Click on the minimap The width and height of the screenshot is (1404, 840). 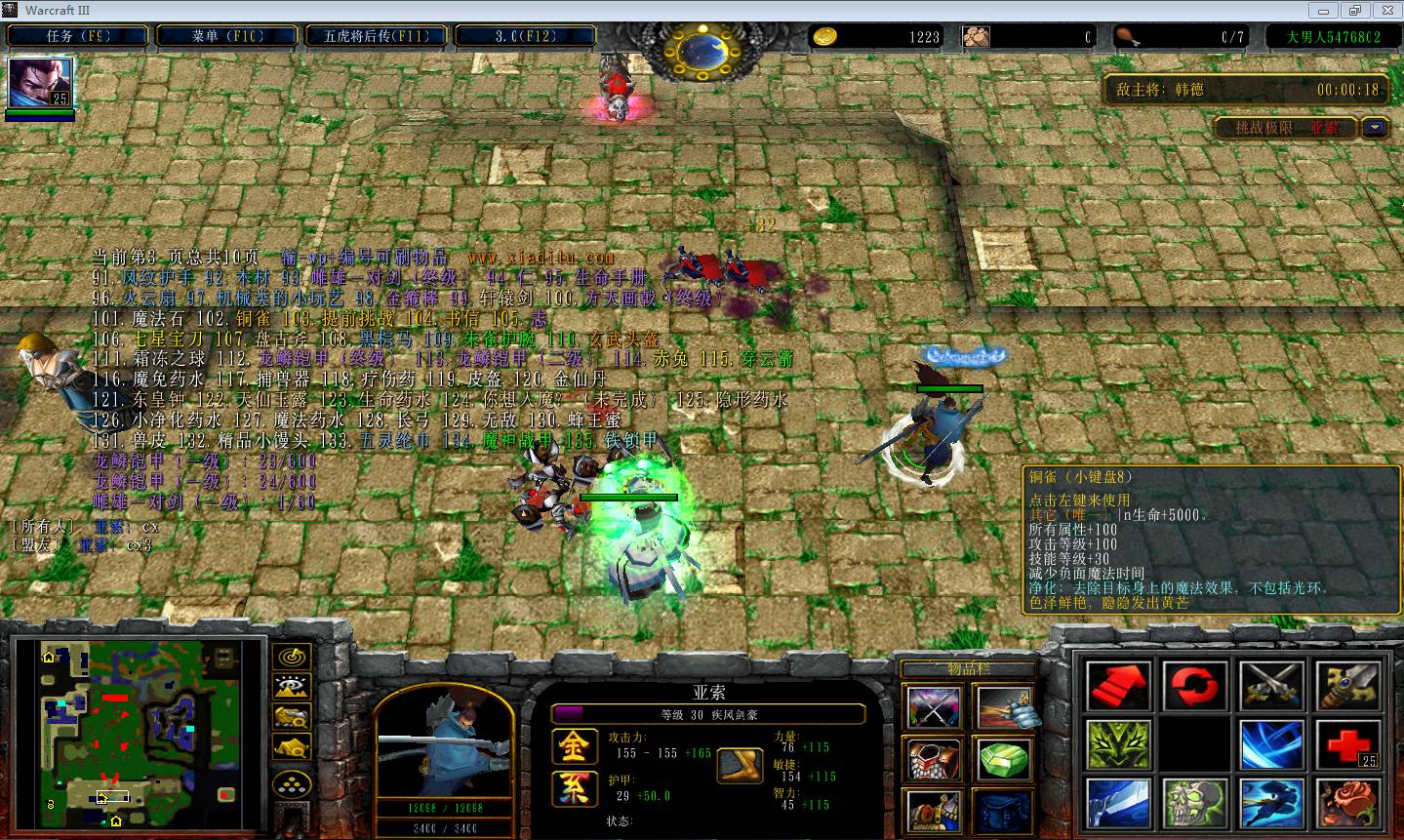point(137,729)
